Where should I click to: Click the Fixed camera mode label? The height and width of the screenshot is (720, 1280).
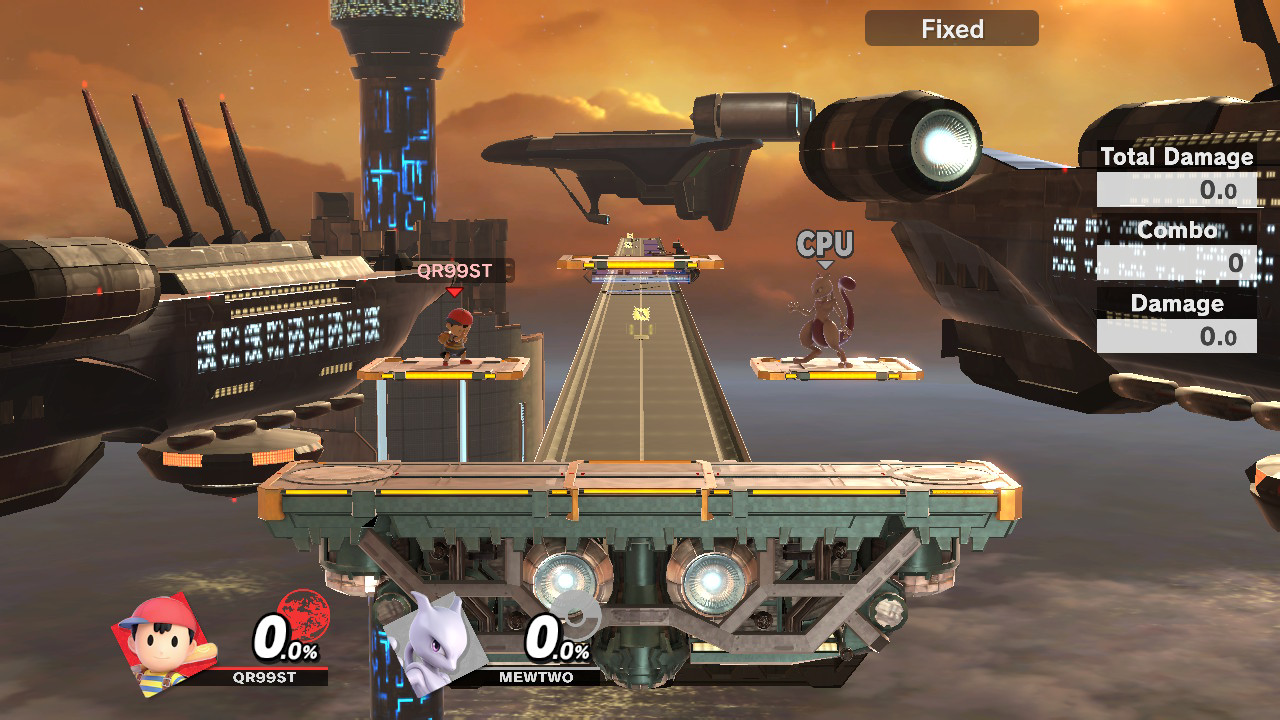[951, 29]
